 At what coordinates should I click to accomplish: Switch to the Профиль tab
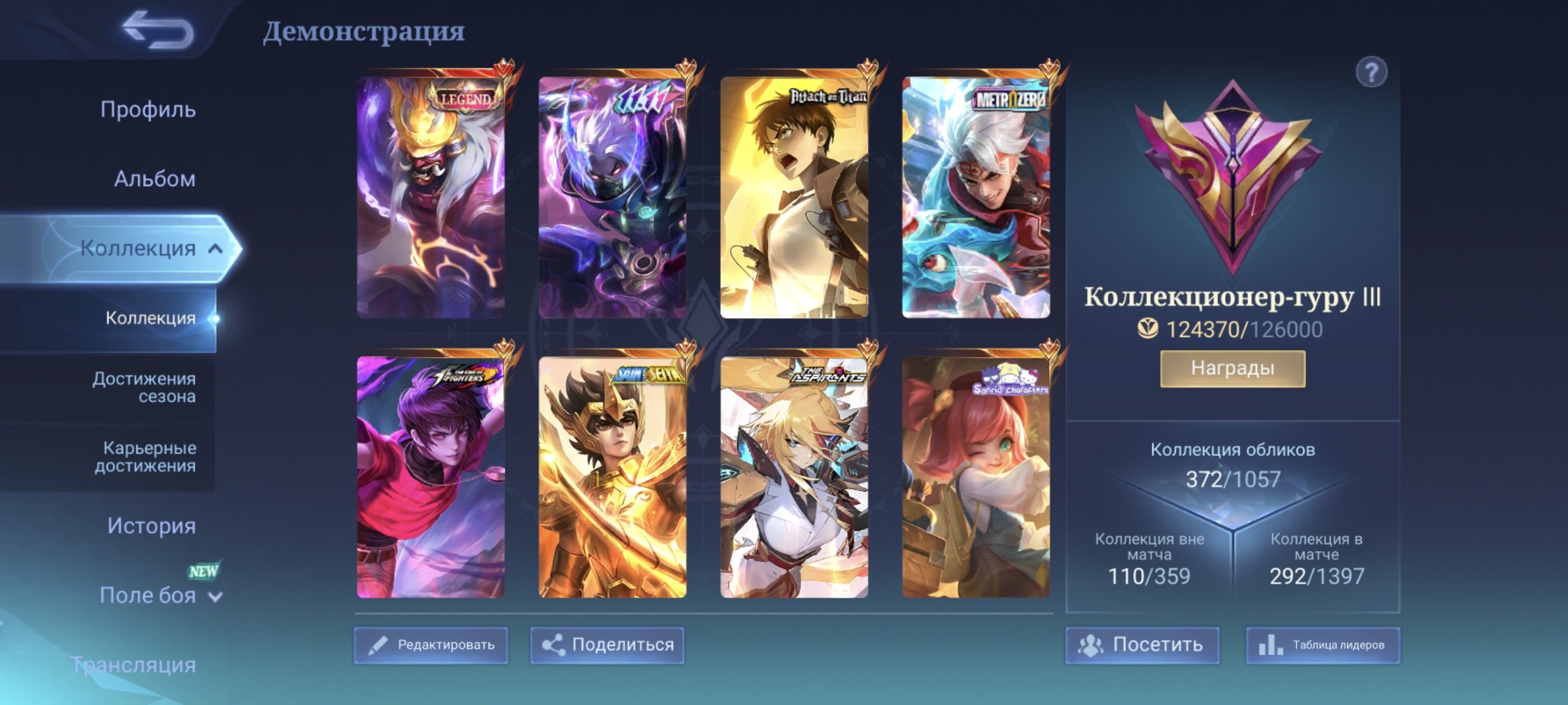coord(148,109)
